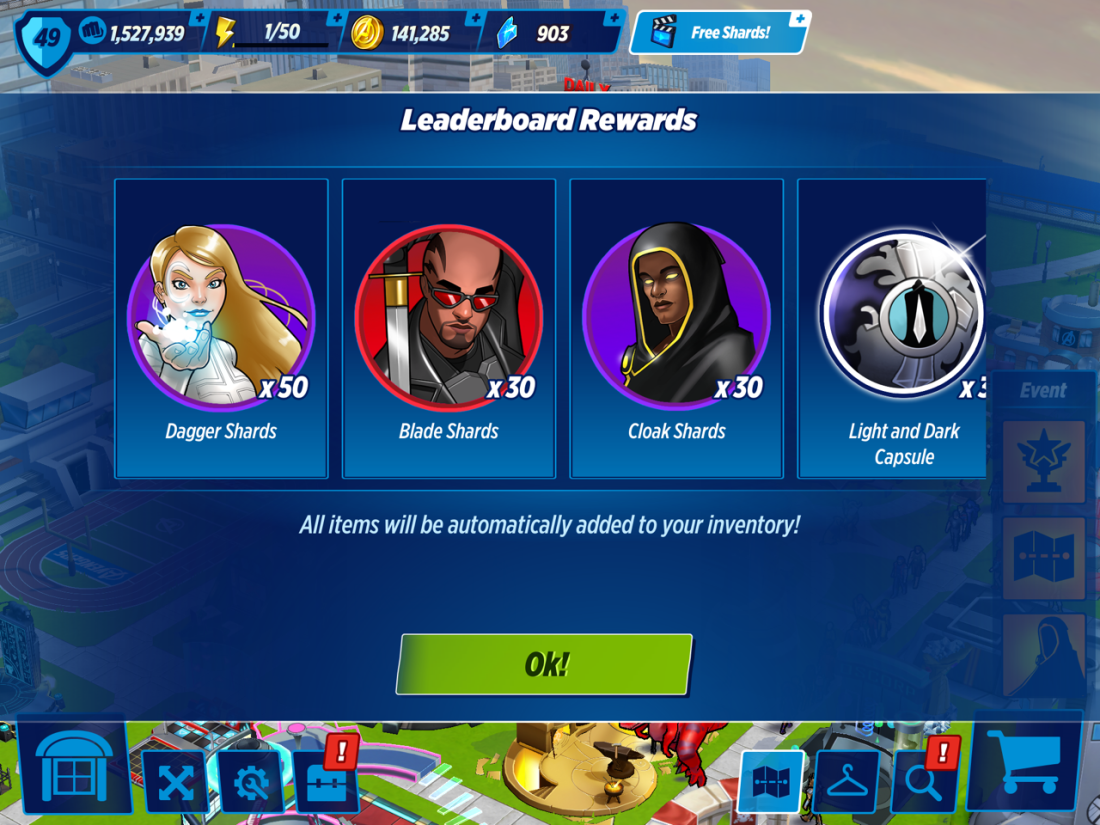Select the Cloak Shards reward card
The width and height of the screenshot is (1100, 825).
676,328
